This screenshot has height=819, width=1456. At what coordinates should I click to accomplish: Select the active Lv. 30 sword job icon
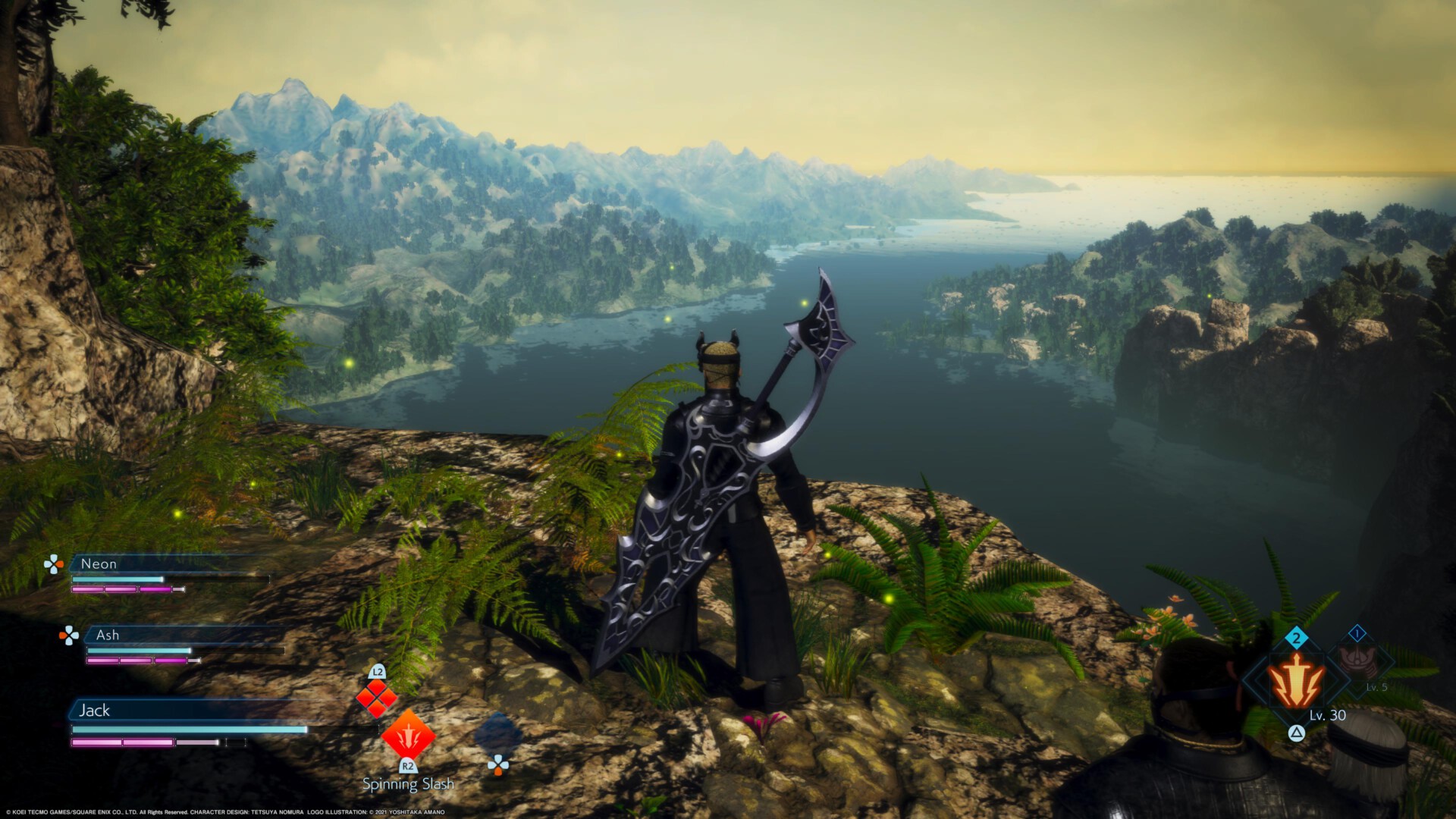pos(1297,680)
